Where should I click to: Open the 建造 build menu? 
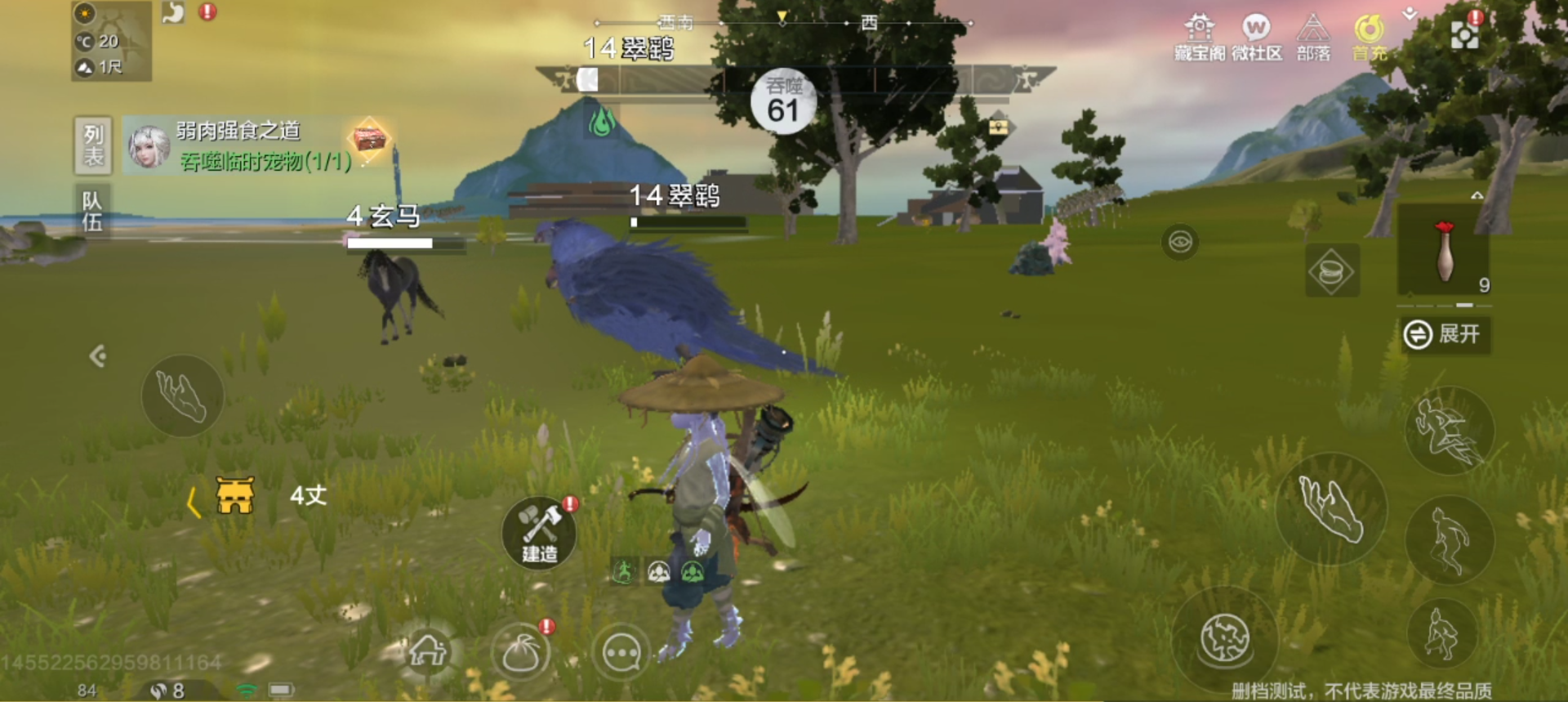(539, 532)
